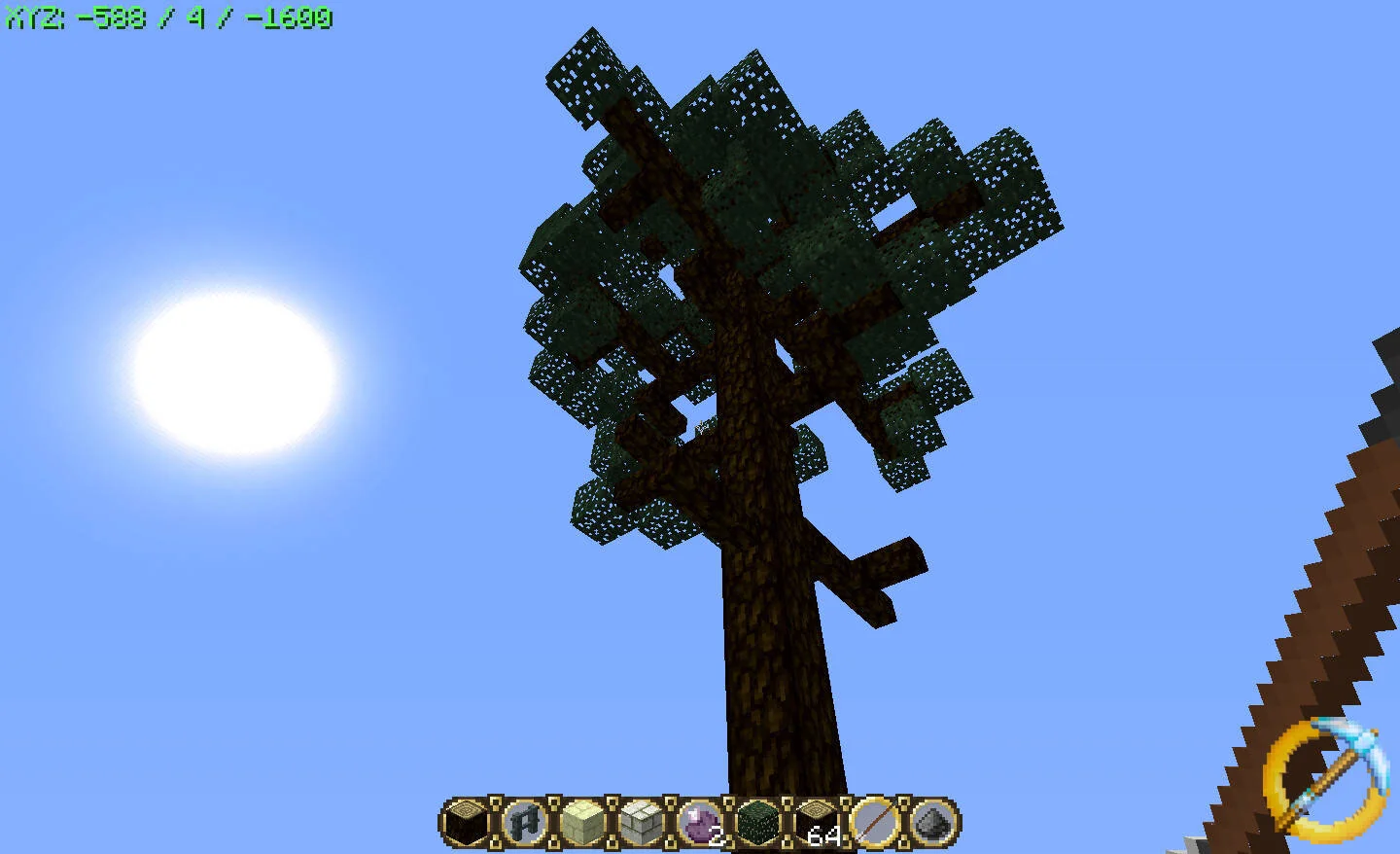This screenshot has height=854, width=1400.
Task: Select the spruce log stack of 64
Action: pos(815,824)
